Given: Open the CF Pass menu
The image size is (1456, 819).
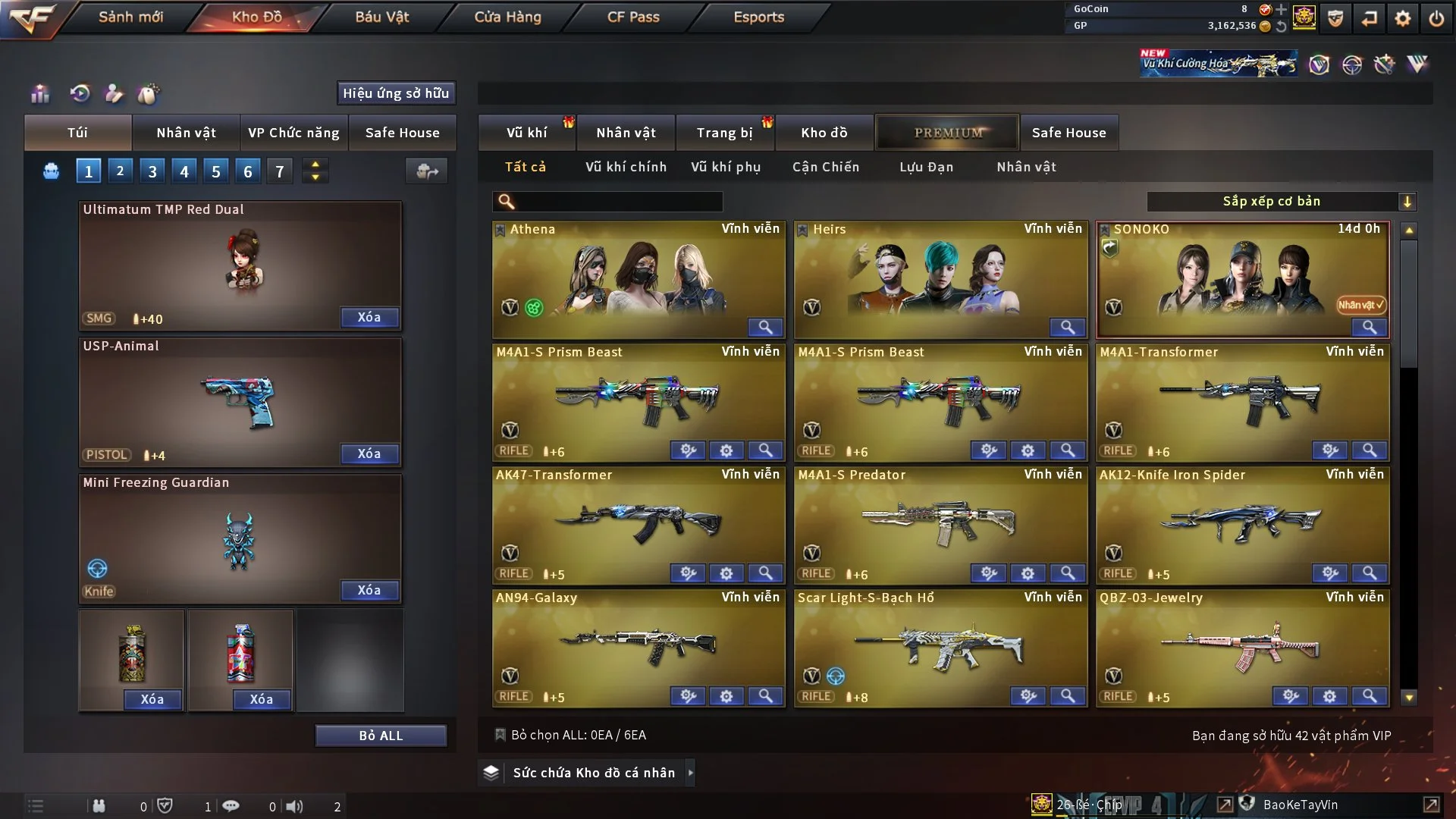Looking at the screenshot, I should point(633,17).
